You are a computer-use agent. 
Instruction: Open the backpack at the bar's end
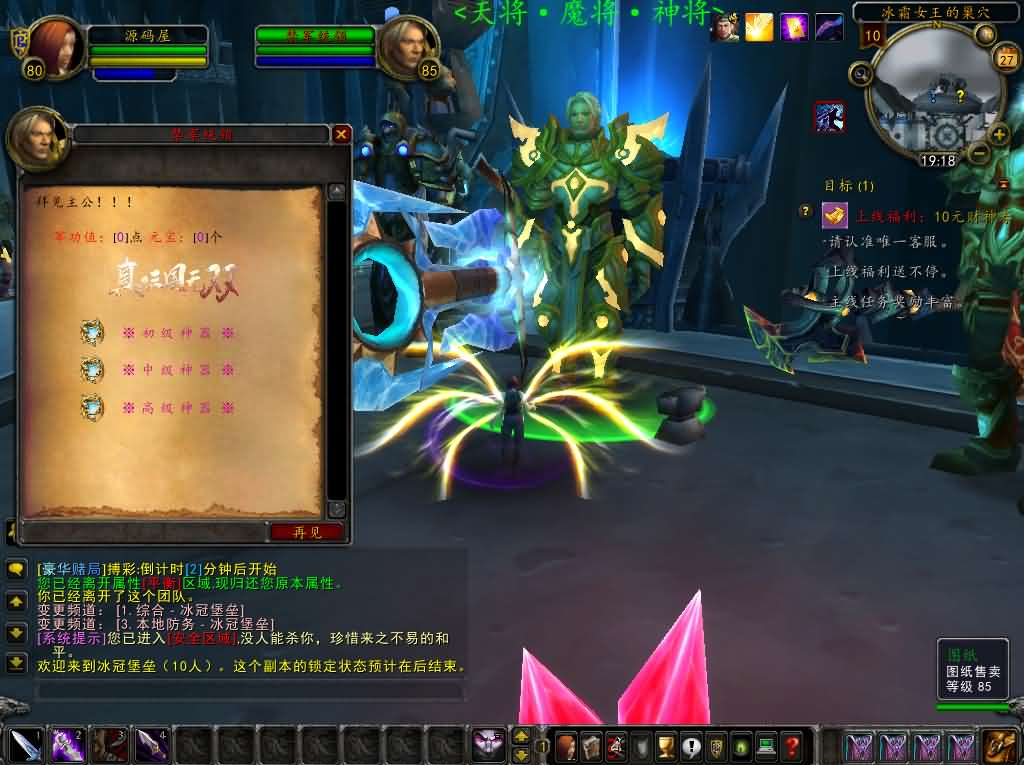[x=1000, y=746]
